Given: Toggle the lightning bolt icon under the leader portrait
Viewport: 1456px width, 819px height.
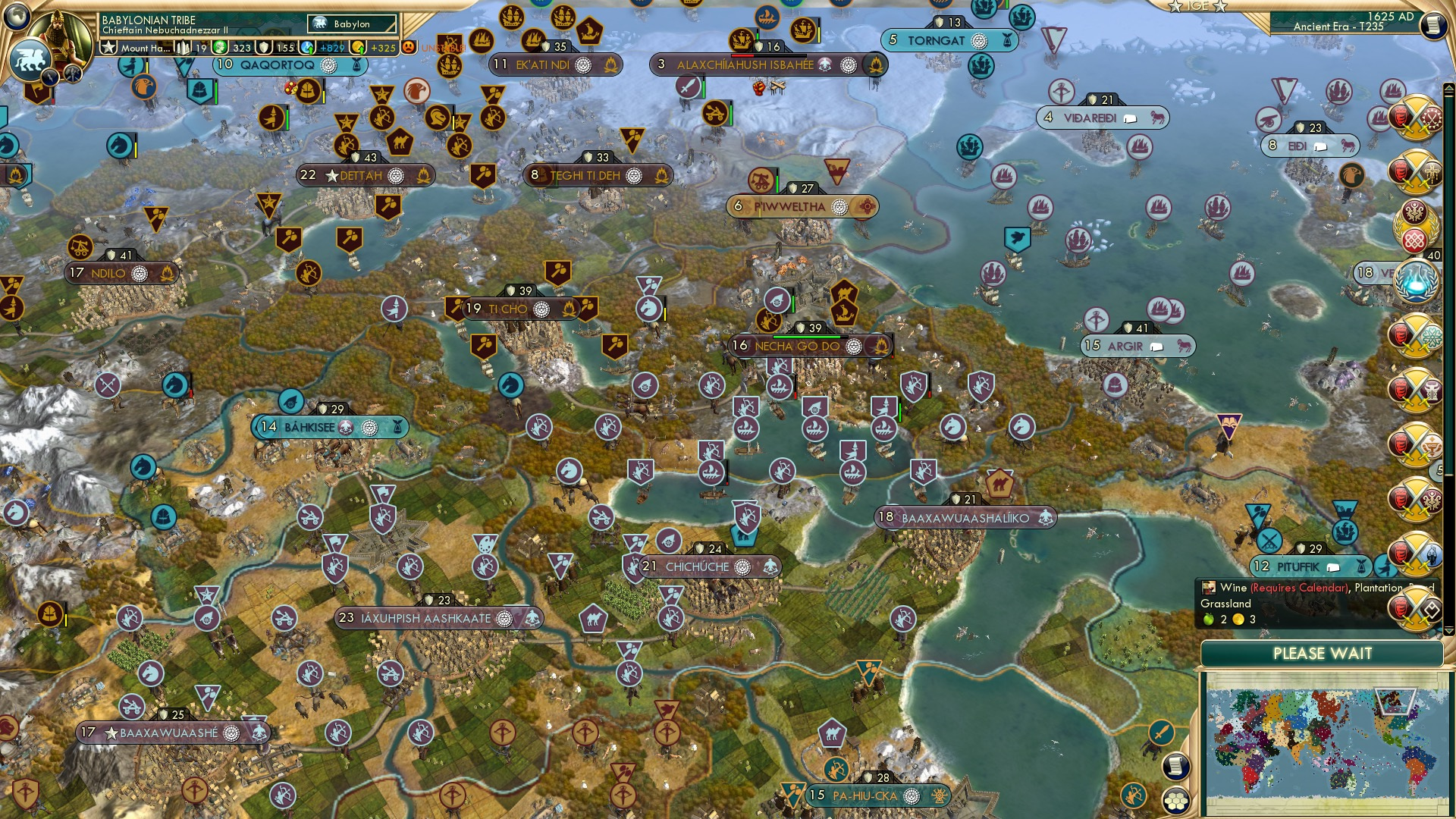Looking at the screenshot, I should 49,78.
